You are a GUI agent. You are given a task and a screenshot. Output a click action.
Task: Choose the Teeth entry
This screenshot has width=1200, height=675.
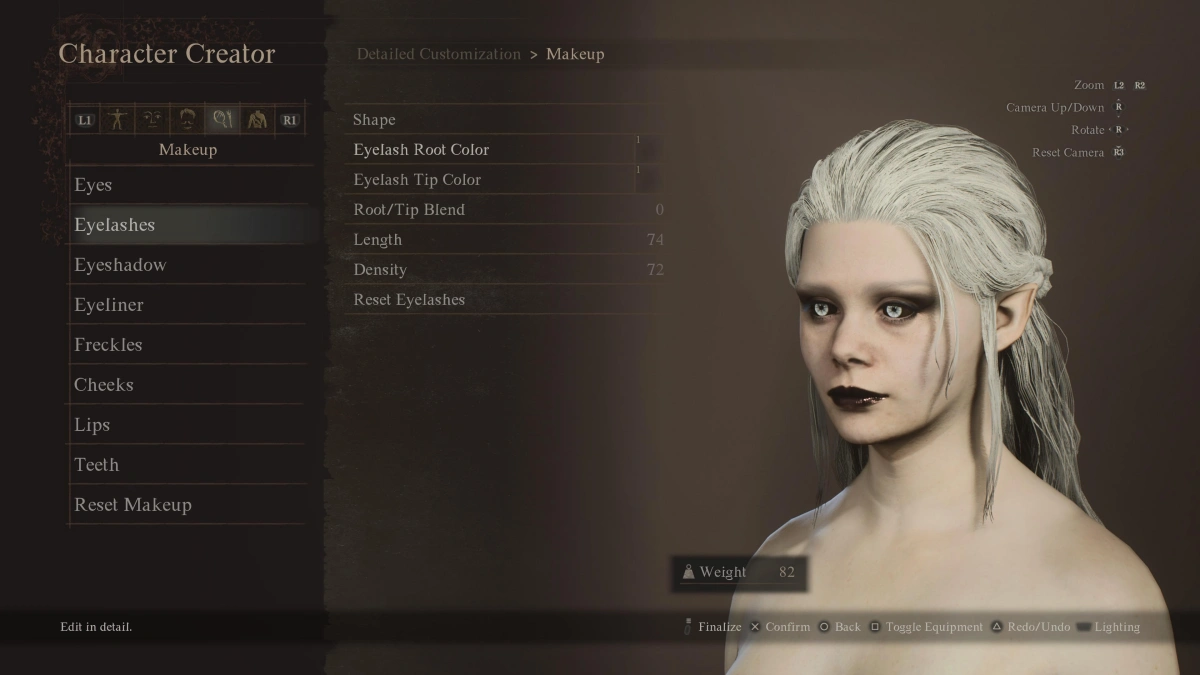tap(97, 465)
